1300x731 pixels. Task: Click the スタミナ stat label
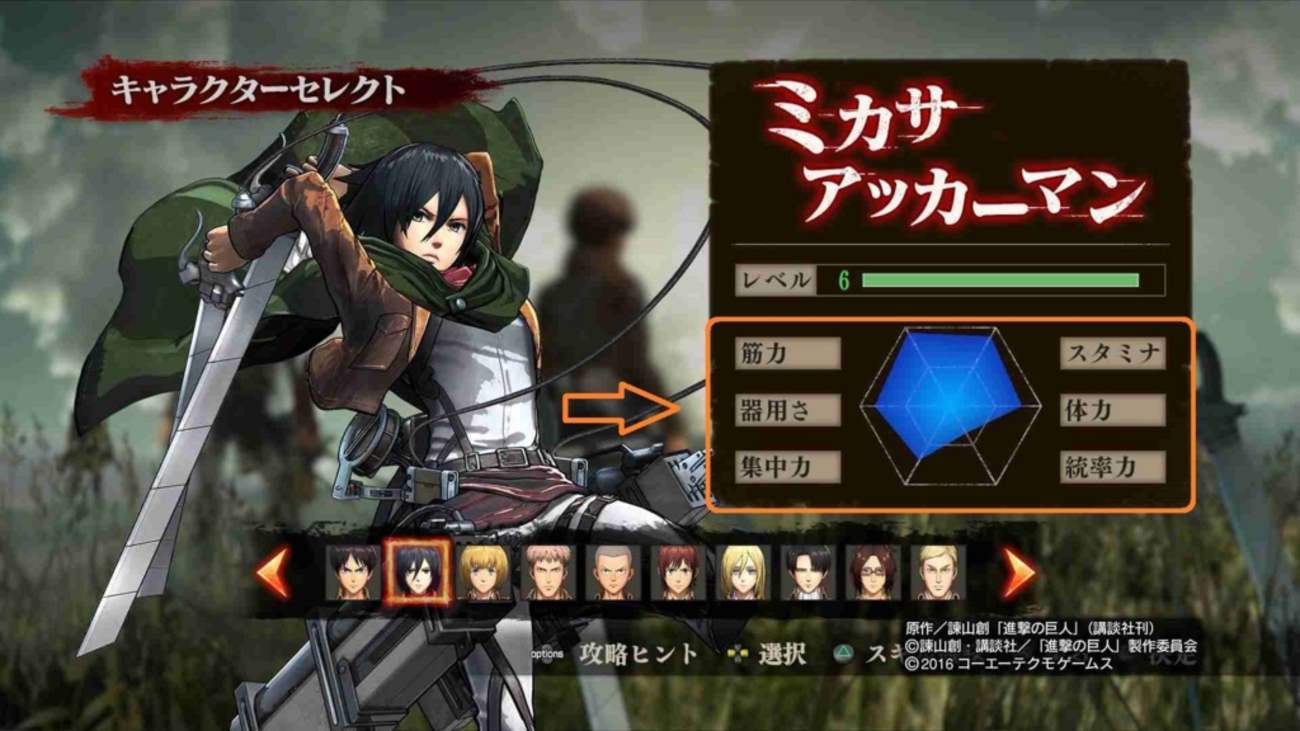click(x=1112, y=355)
